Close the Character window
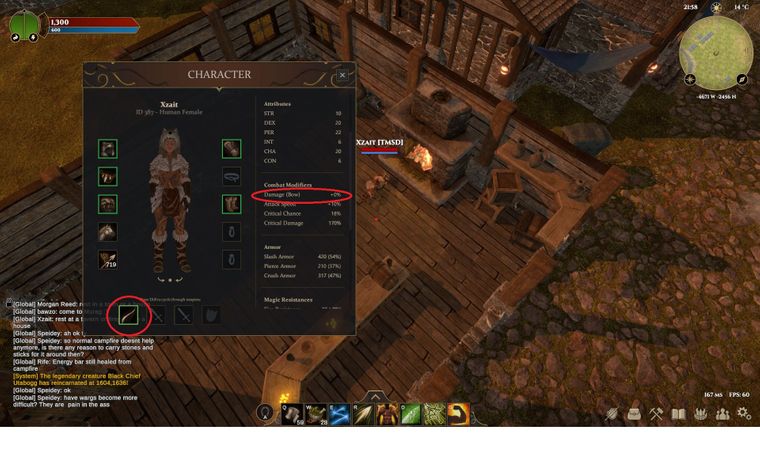This screenshot has width=760, height=462. click(x=342, y=75)
